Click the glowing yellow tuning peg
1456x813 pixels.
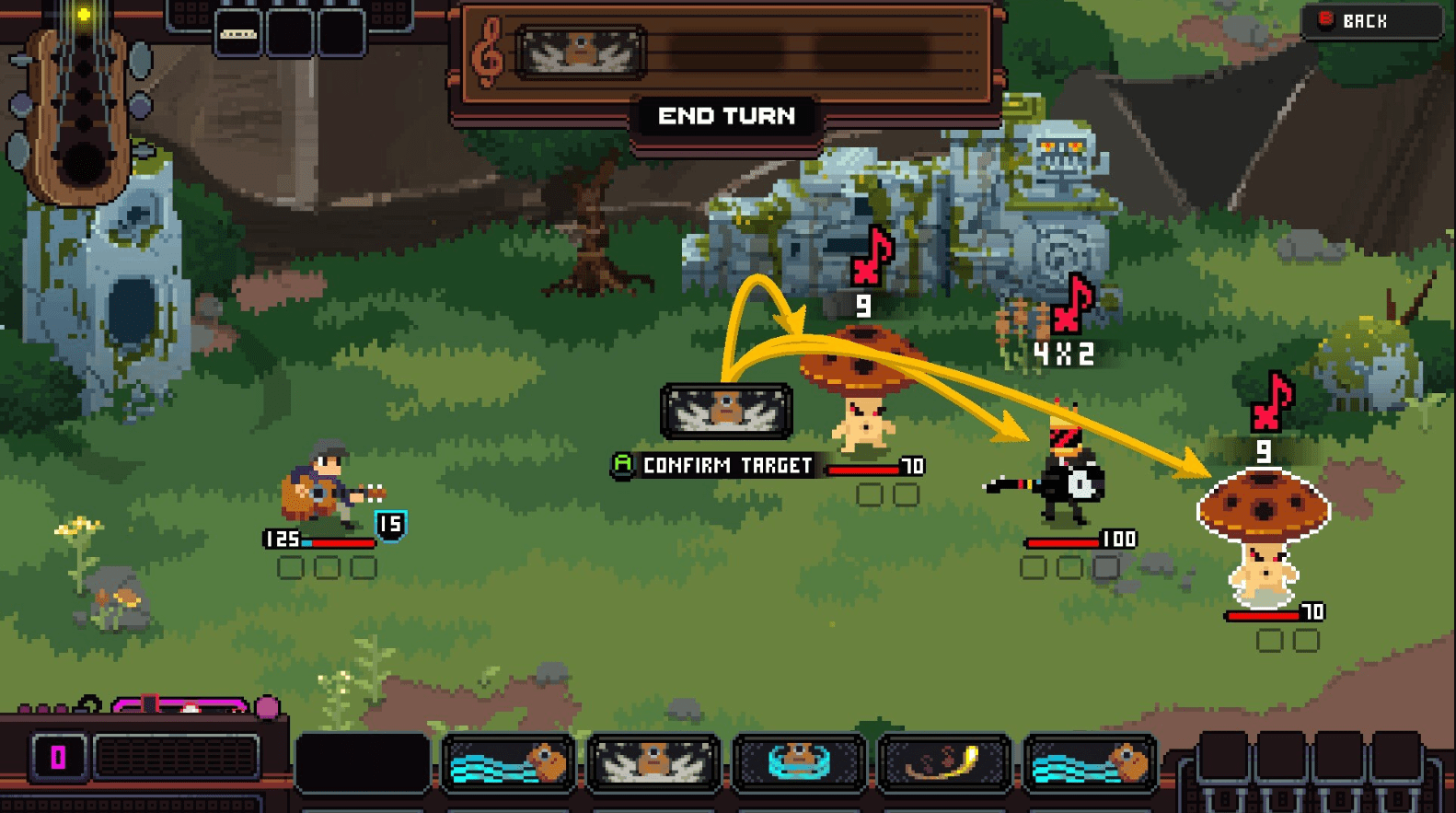point(83,13)
